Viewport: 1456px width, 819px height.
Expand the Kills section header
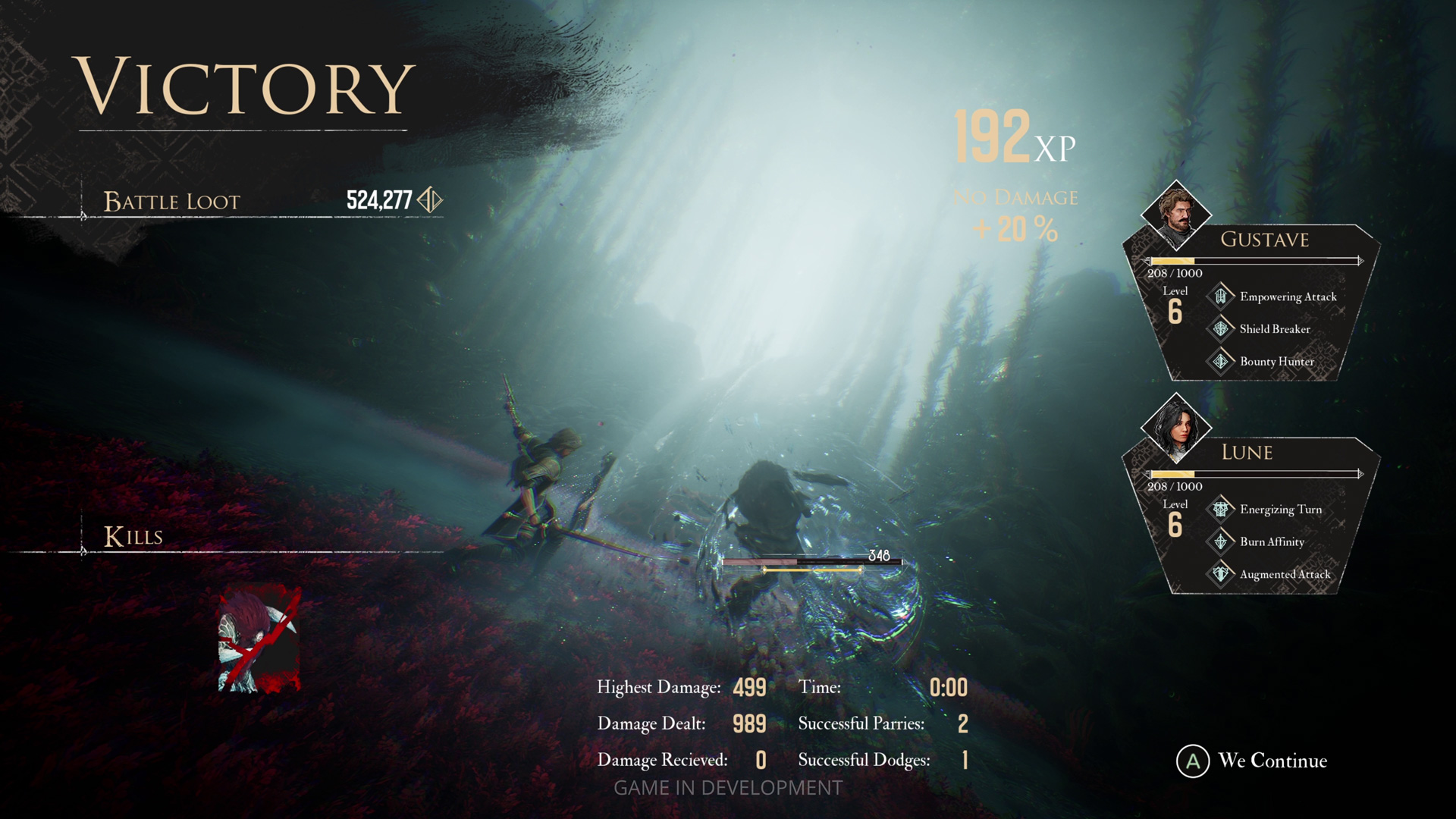pos(133,536)
